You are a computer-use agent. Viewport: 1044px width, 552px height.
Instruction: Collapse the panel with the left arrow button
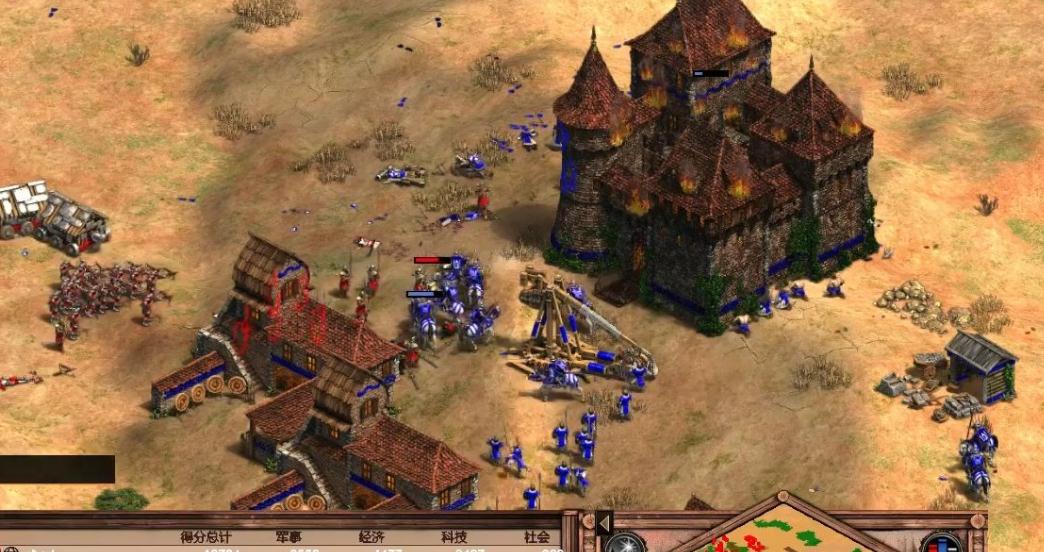604,522
